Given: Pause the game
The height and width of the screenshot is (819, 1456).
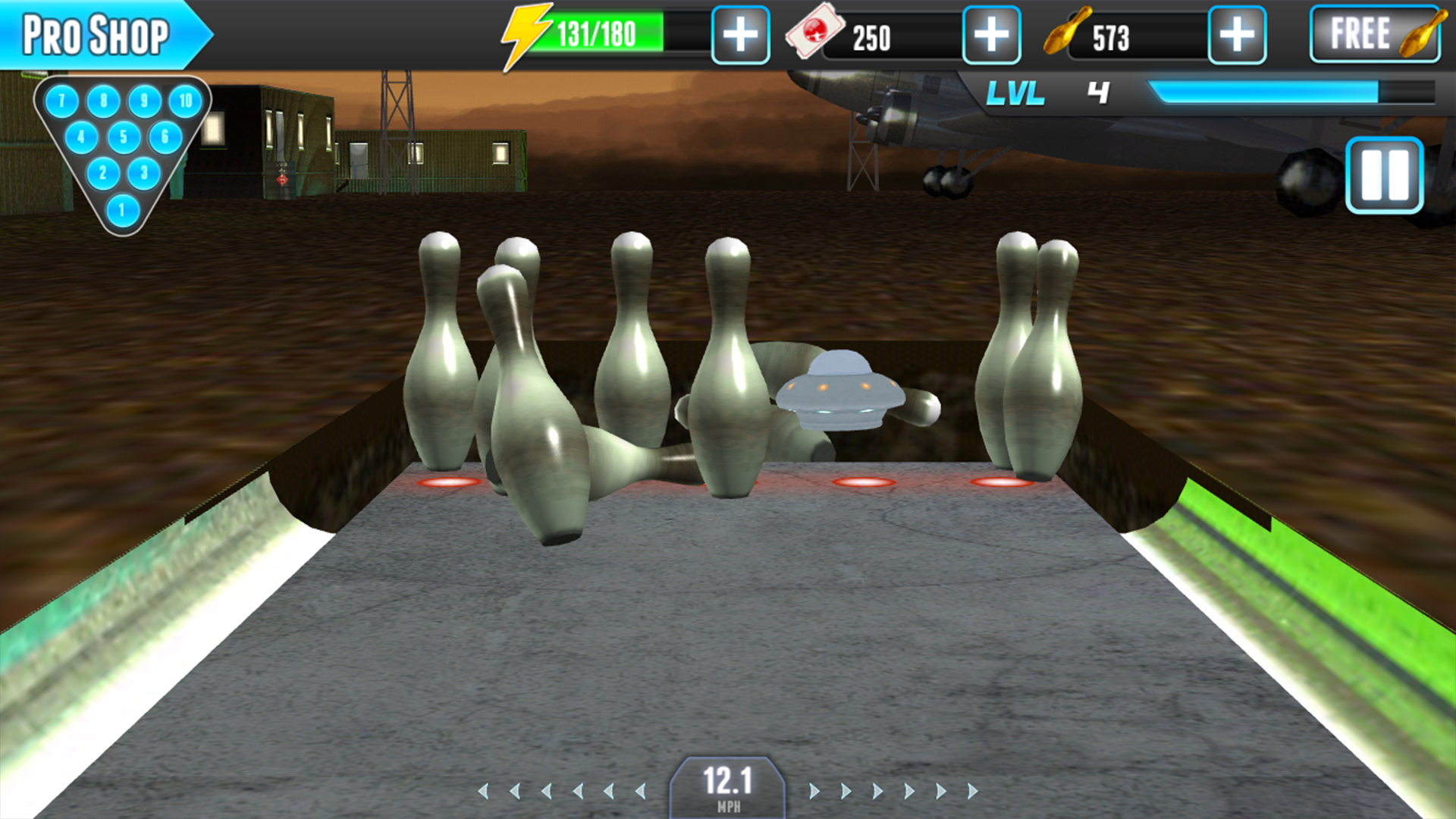Looking at the screenshot, I should pos(1387,176).
